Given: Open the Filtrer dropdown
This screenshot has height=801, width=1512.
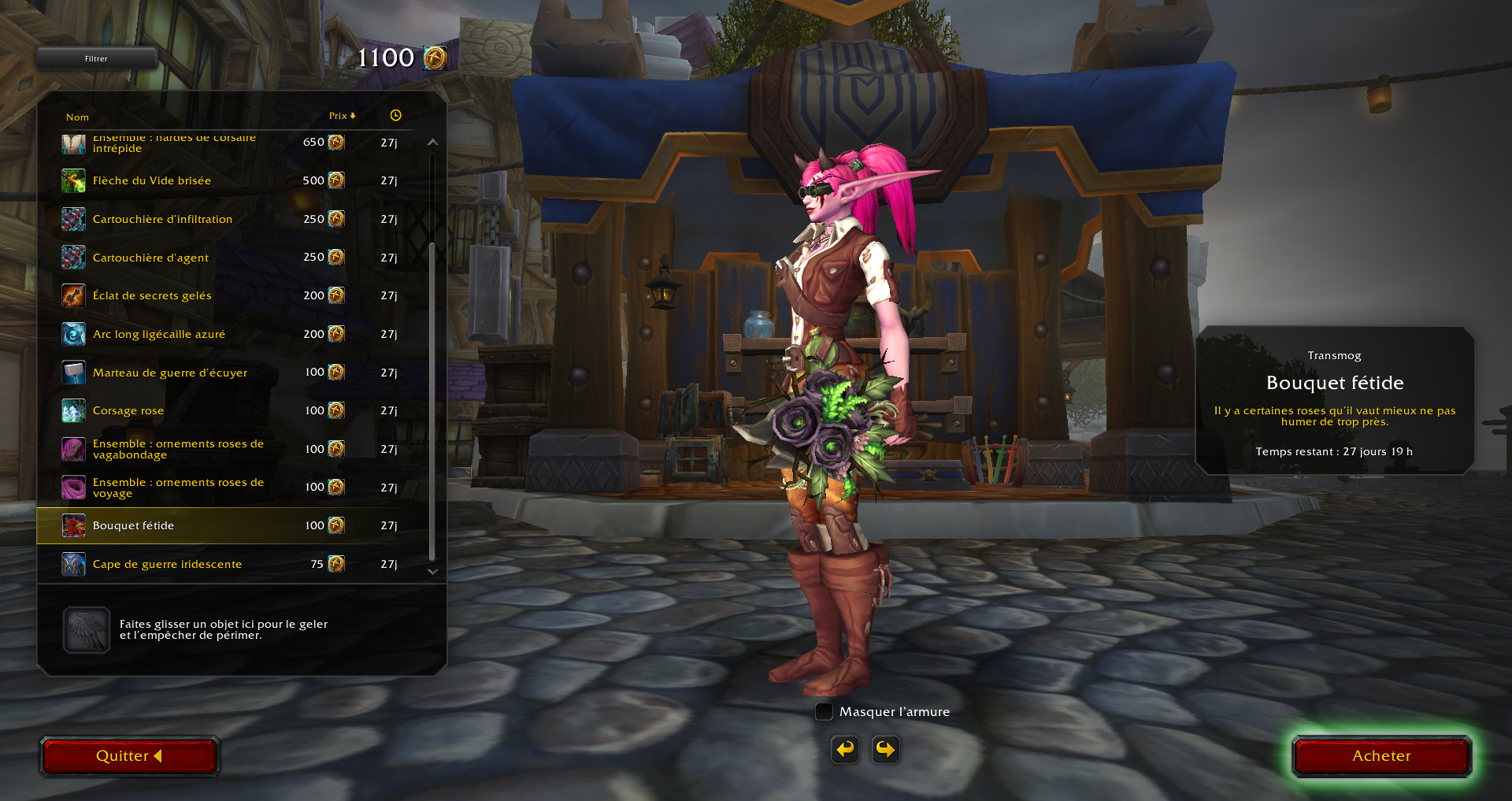Looking at the screenshot, I should point(96,58).
